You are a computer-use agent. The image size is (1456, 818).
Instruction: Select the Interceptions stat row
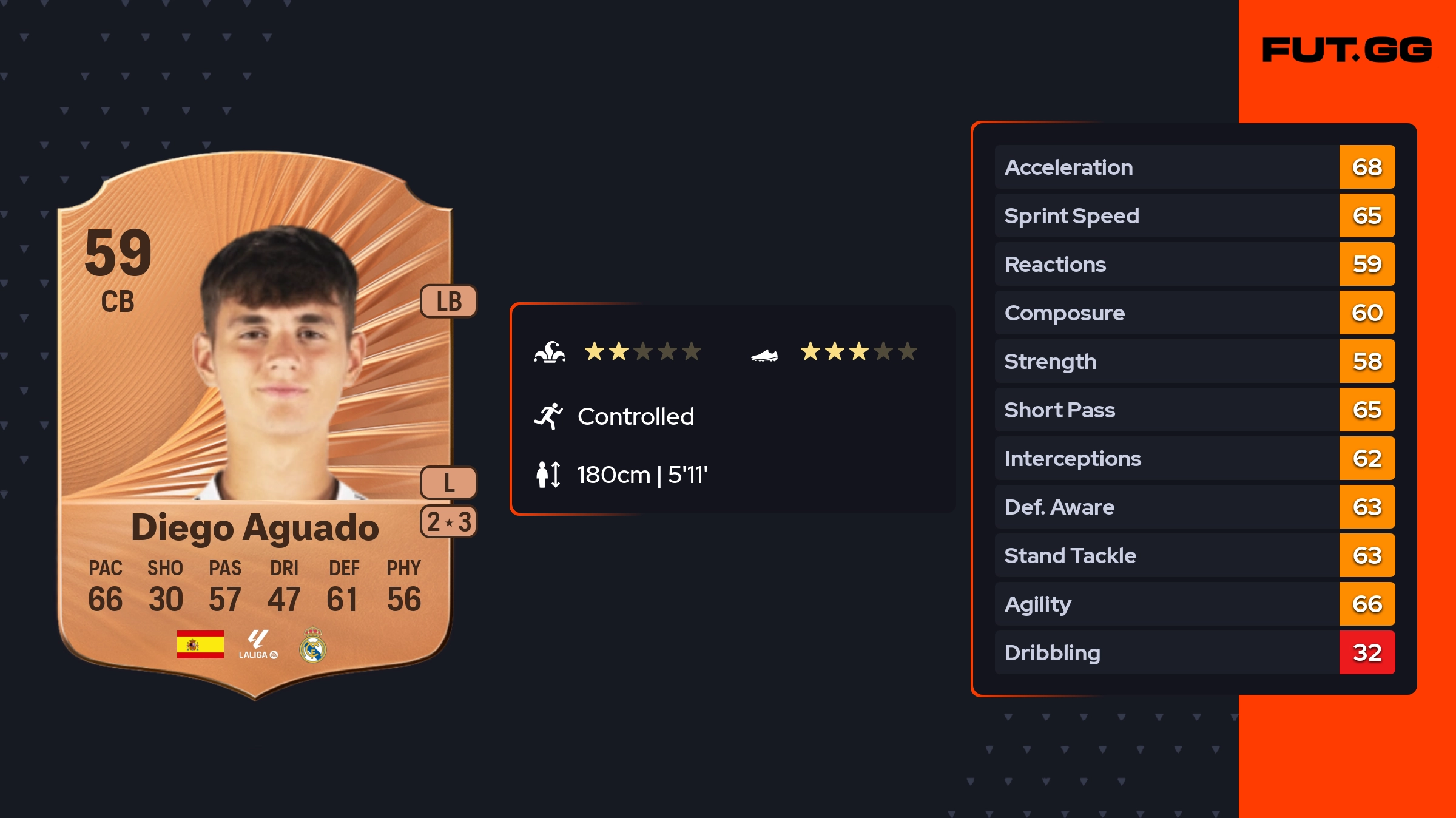coord(1194,458)
